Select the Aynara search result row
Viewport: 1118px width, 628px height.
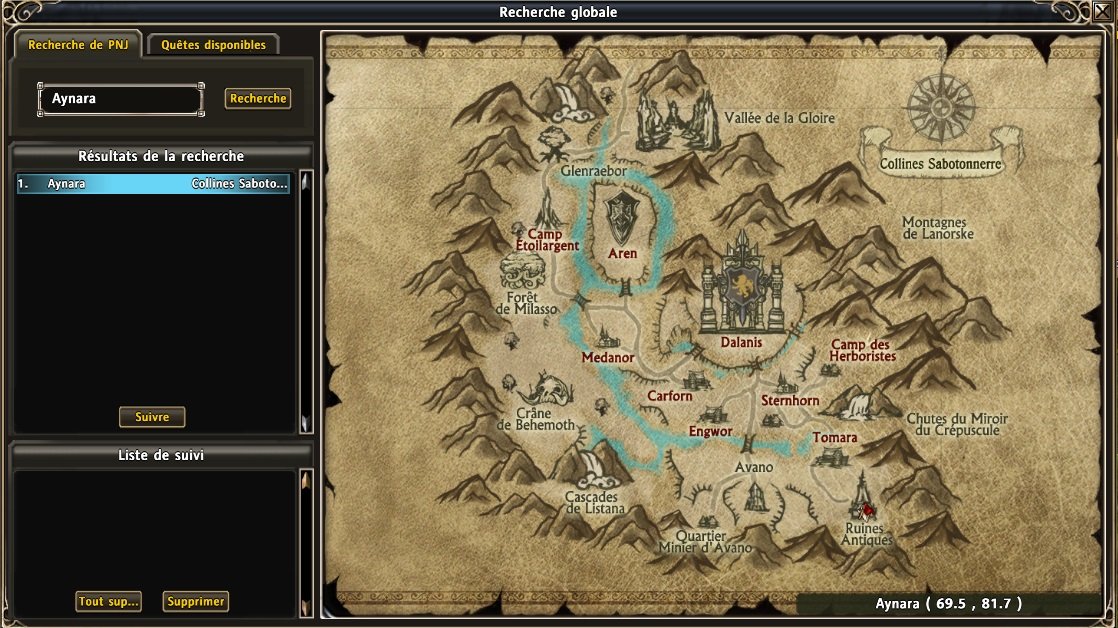153,184
